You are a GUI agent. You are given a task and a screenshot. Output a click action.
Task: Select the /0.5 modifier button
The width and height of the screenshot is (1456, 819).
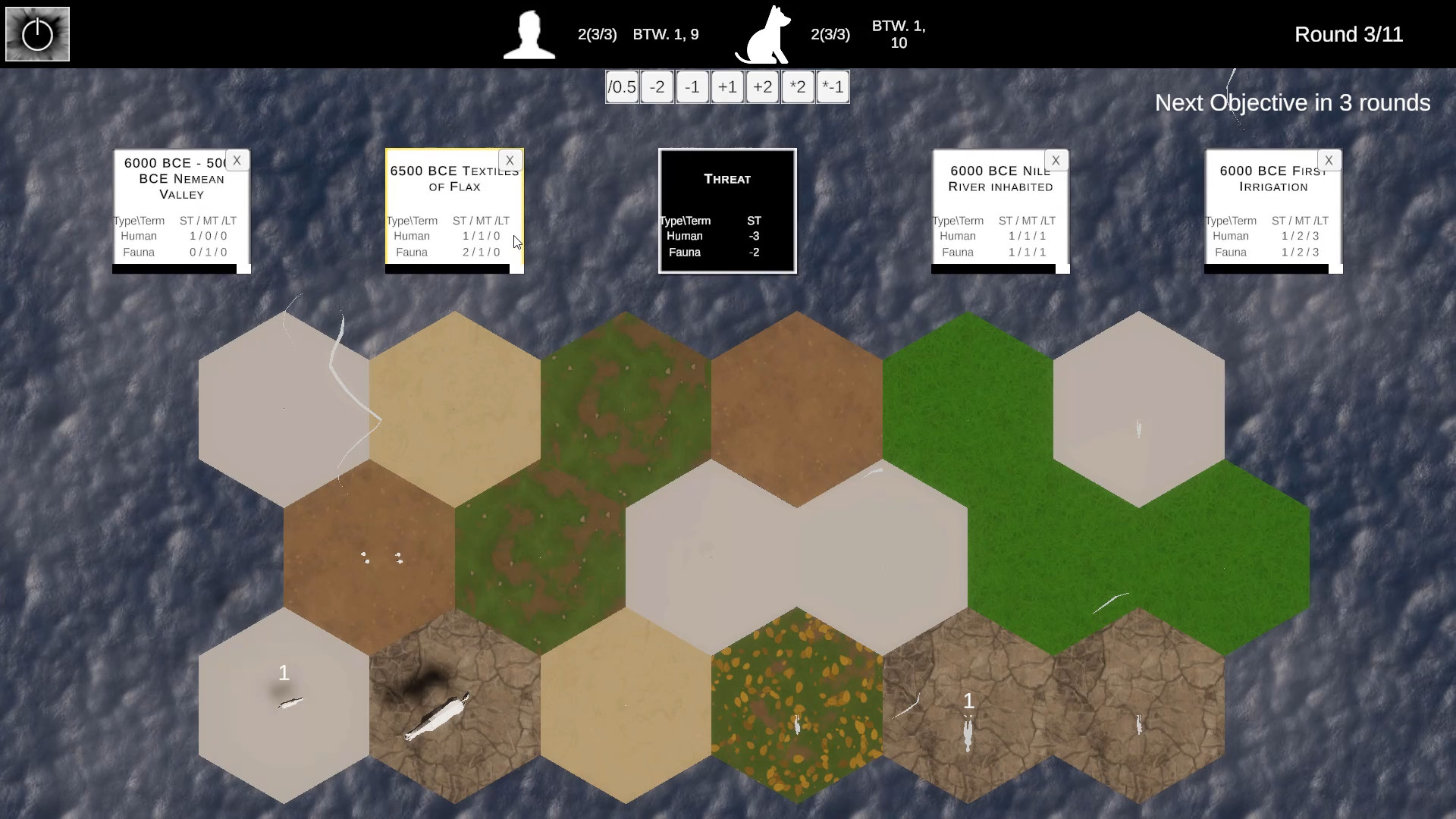(622, 87)
